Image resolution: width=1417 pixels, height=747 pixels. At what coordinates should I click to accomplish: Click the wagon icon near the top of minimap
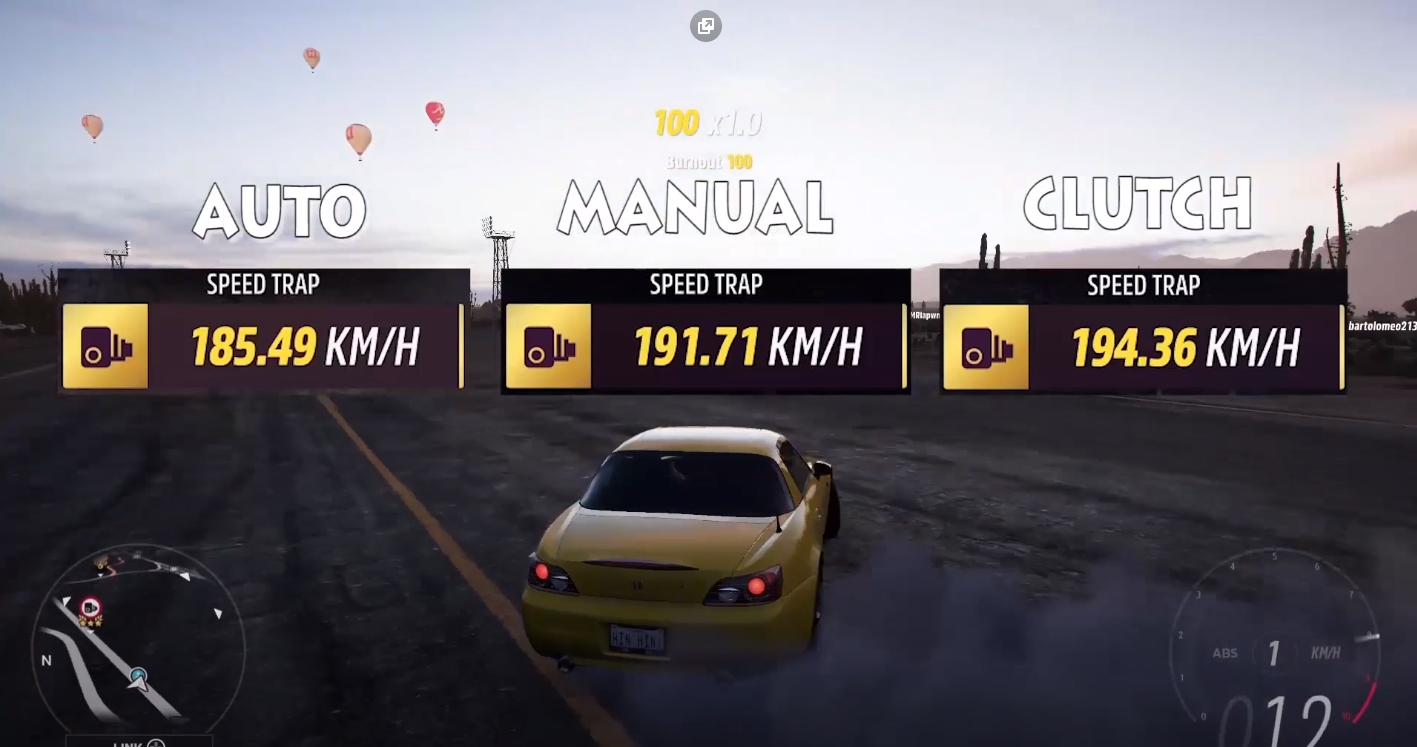click(x=100, y=562)
